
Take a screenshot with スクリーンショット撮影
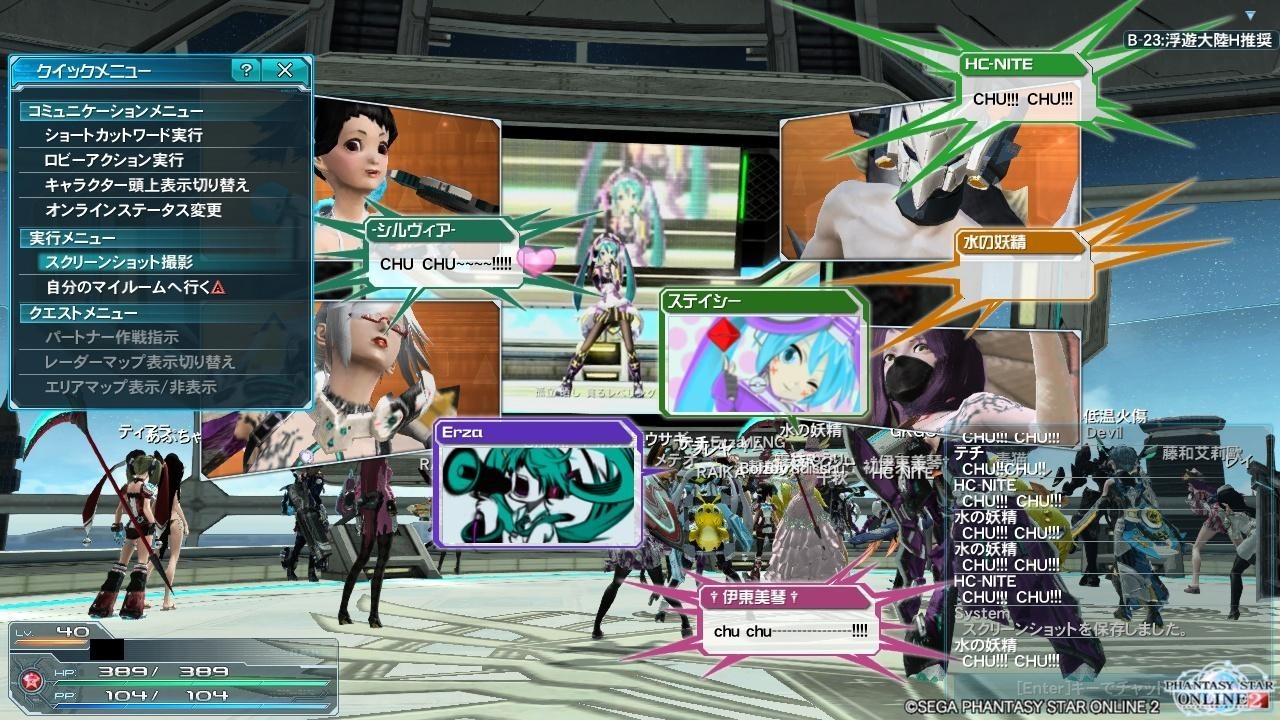point(119,262)
